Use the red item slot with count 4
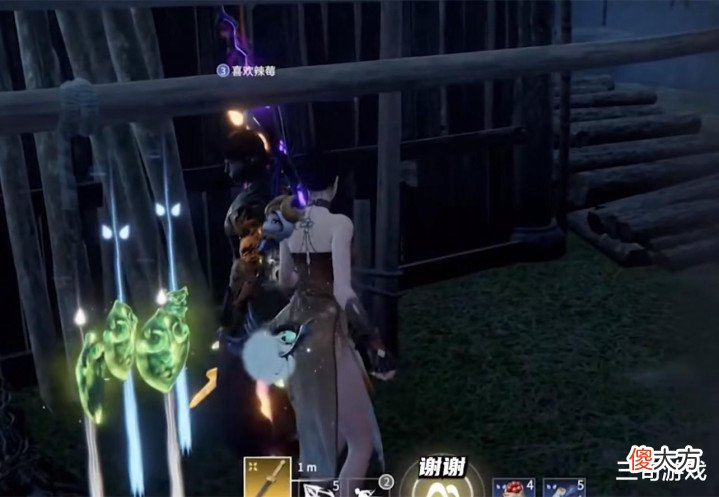This screenshot has height=497, width=719. [x=516, y=485]
